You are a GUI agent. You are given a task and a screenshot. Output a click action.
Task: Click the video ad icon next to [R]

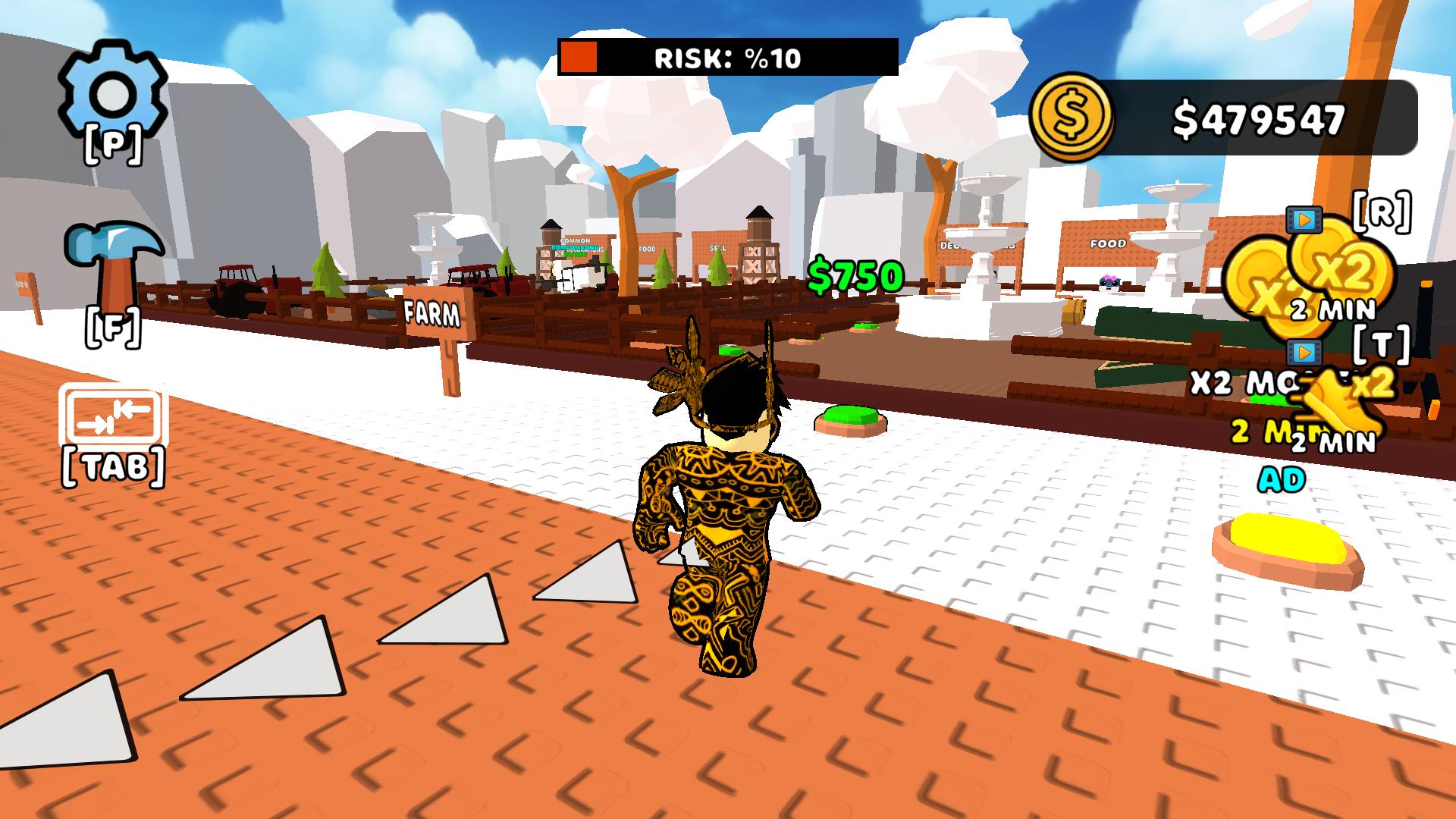coord(1304,221)
